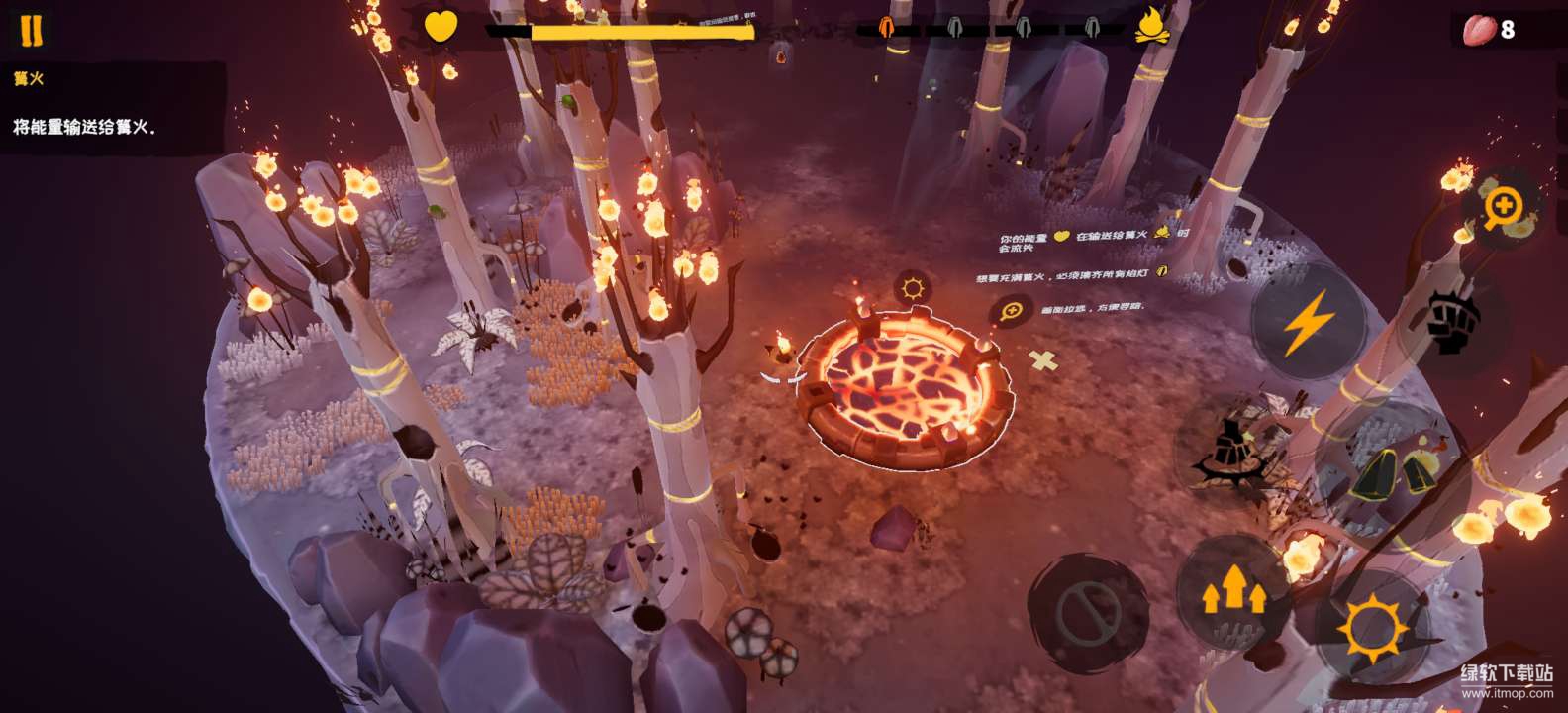Viewport: 1568px width, 713px height.
Task: Use the black fist attack ability
Action: point(1452,322)
